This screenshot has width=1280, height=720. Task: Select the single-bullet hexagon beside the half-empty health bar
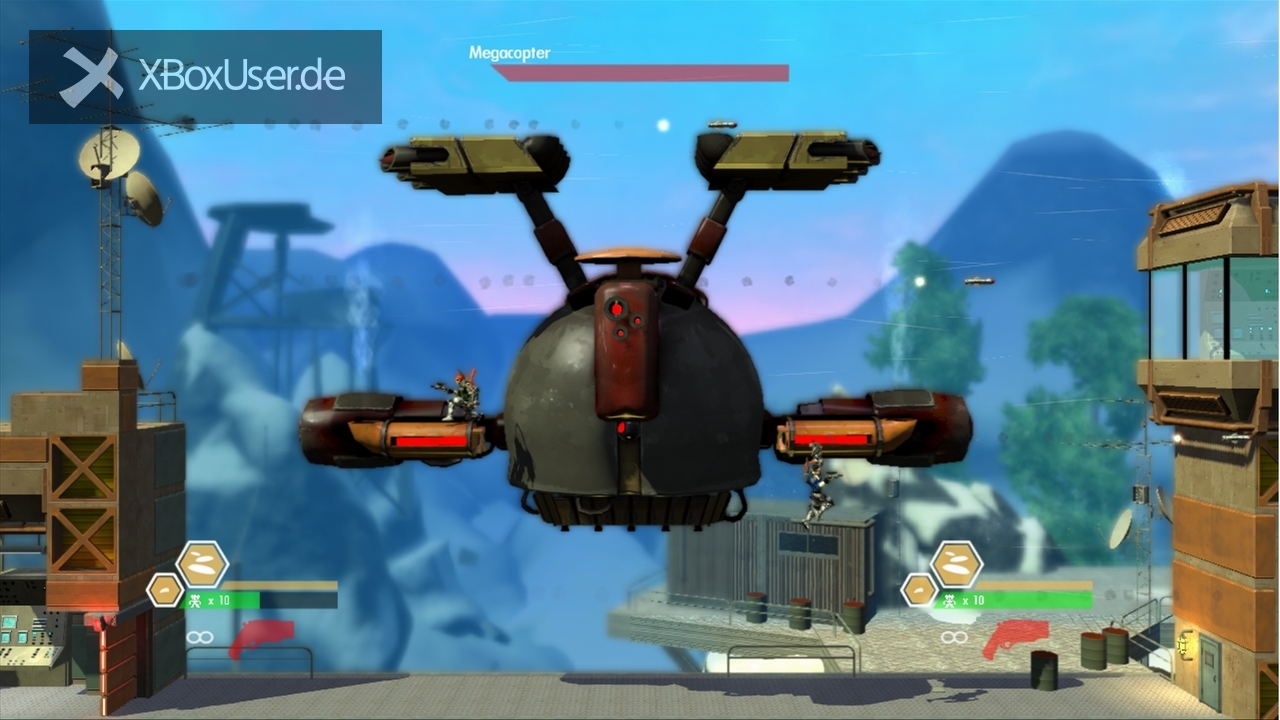click(165, 590)
